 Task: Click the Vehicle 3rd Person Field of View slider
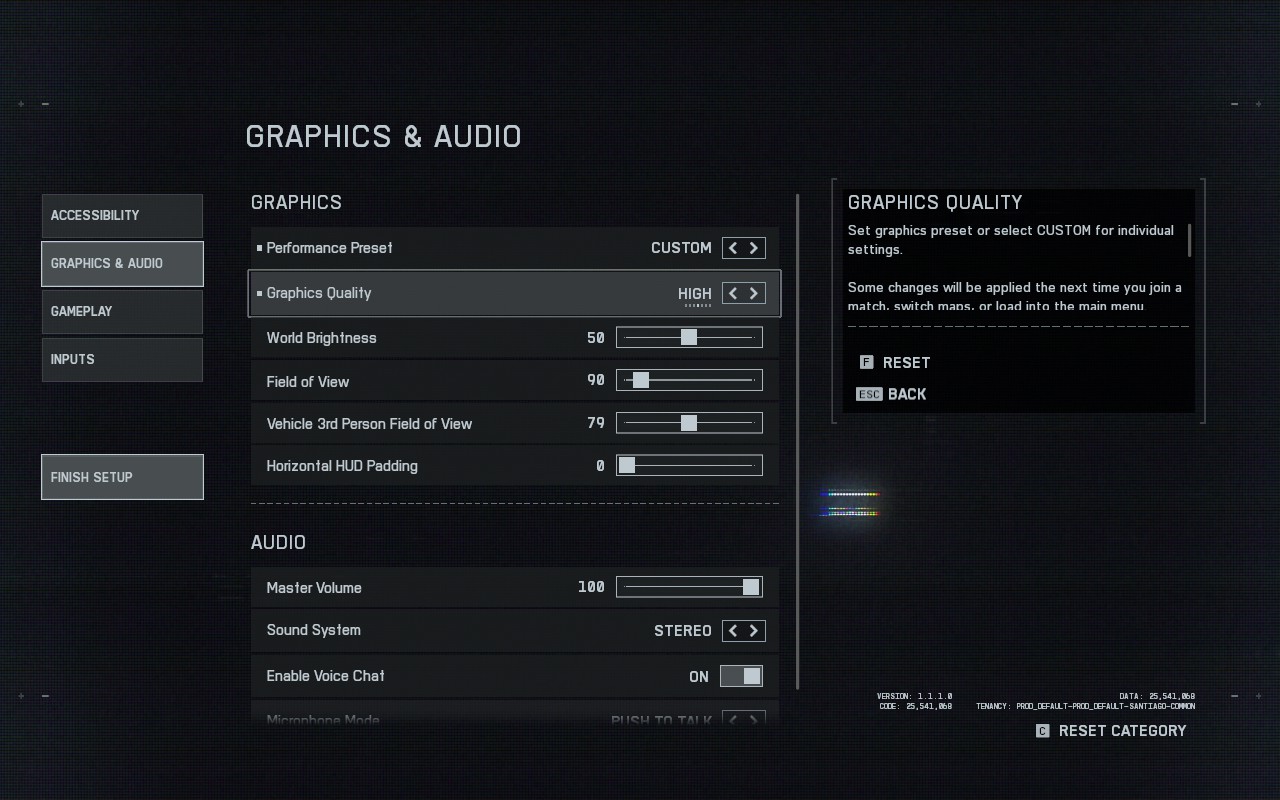tap(689, 423)
